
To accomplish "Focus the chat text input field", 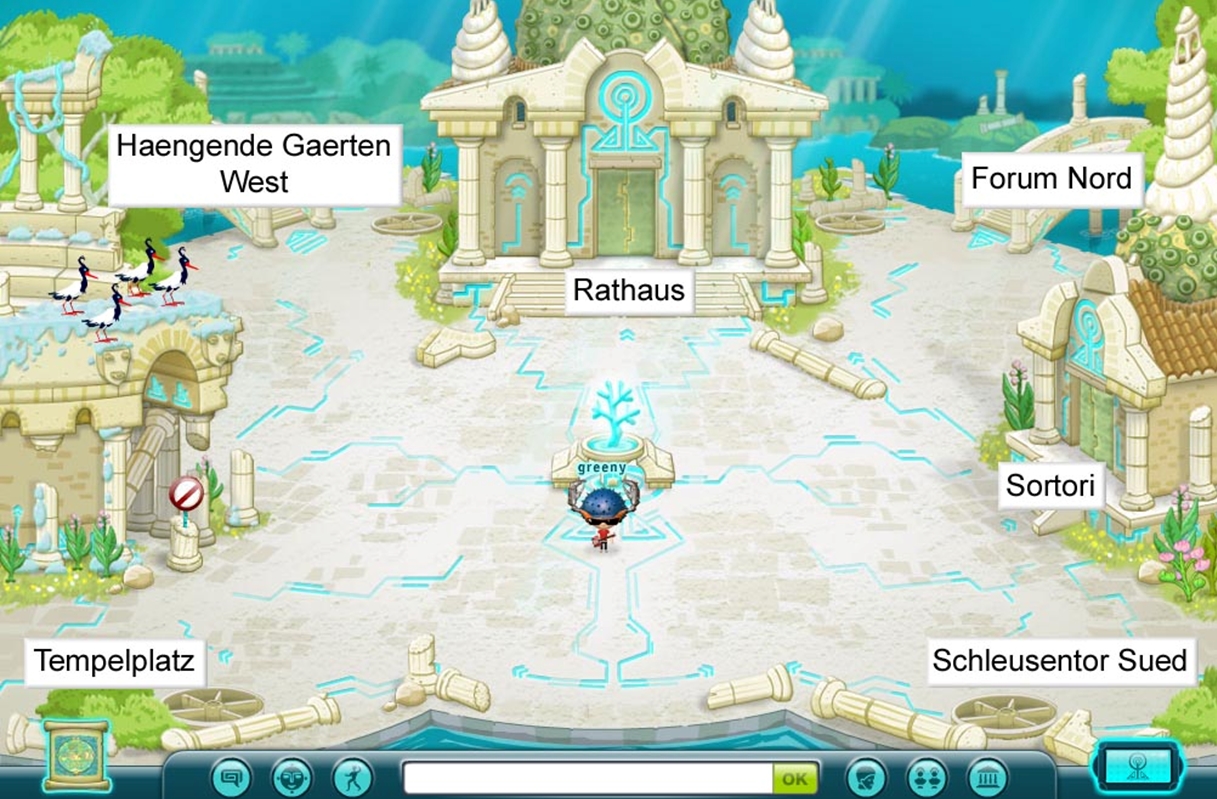I will click(x=587, y=778).
